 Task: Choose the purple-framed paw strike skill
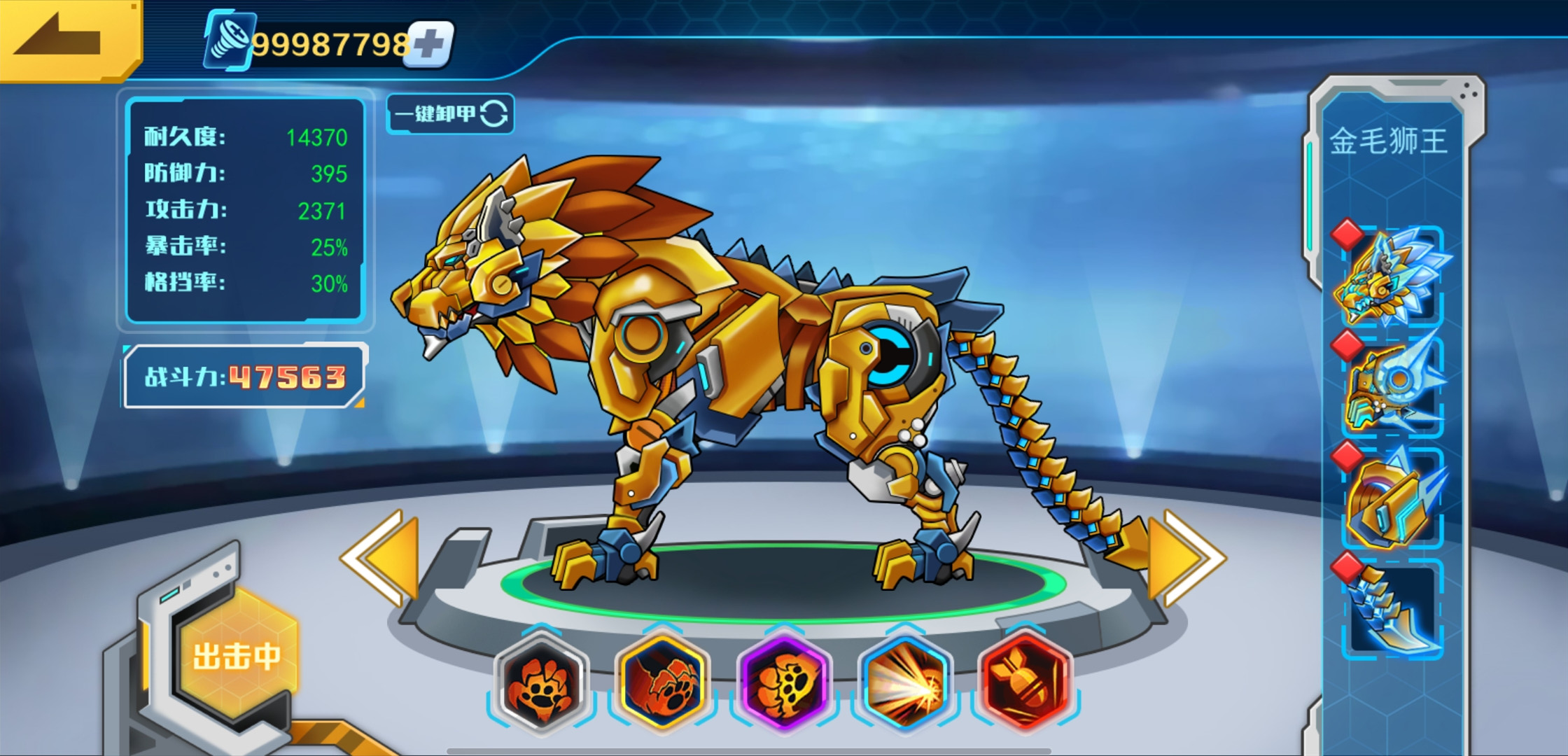[x=784, y=682]
